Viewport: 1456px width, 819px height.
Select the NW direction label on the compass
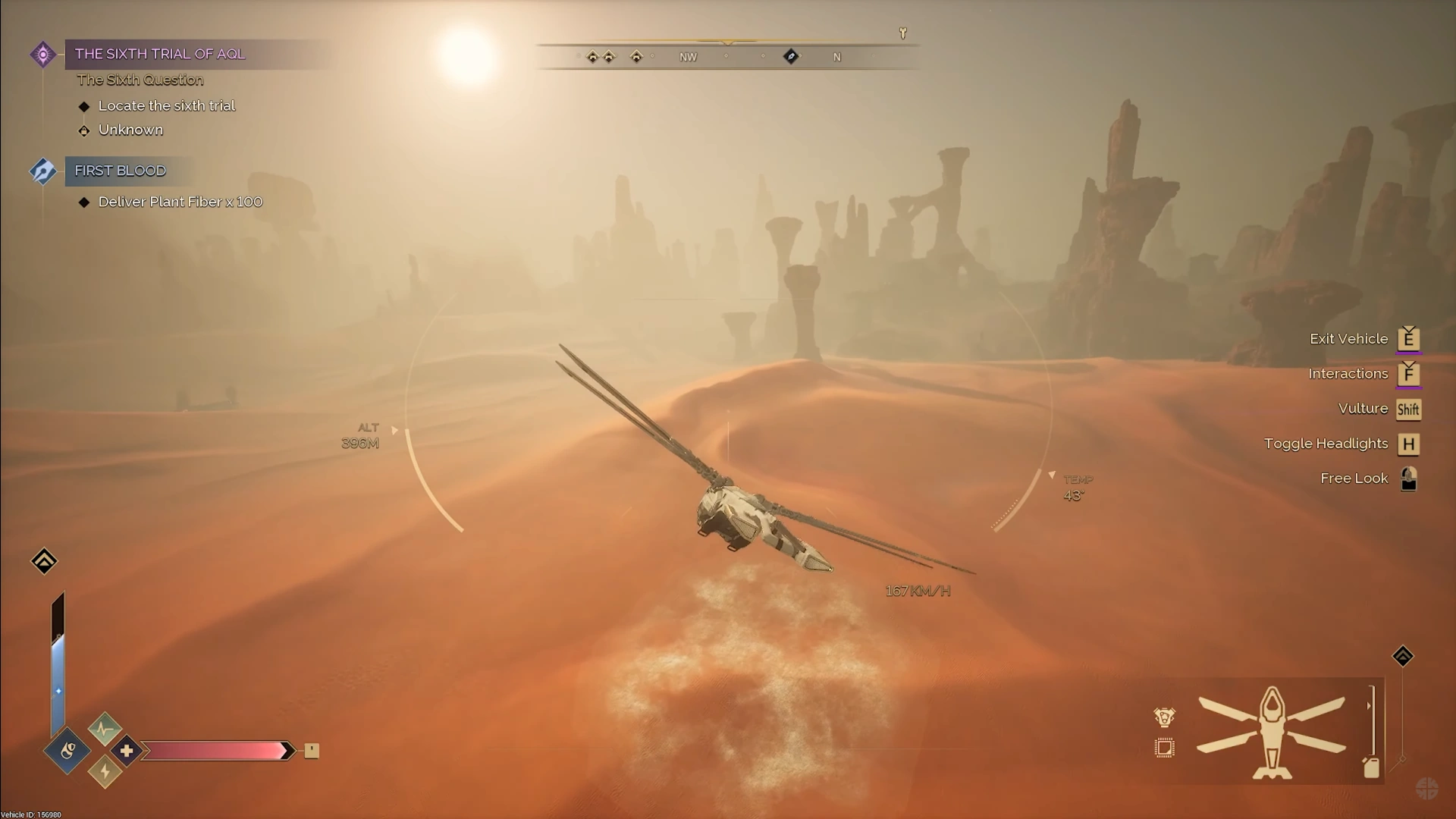click(x=688, y=56)
